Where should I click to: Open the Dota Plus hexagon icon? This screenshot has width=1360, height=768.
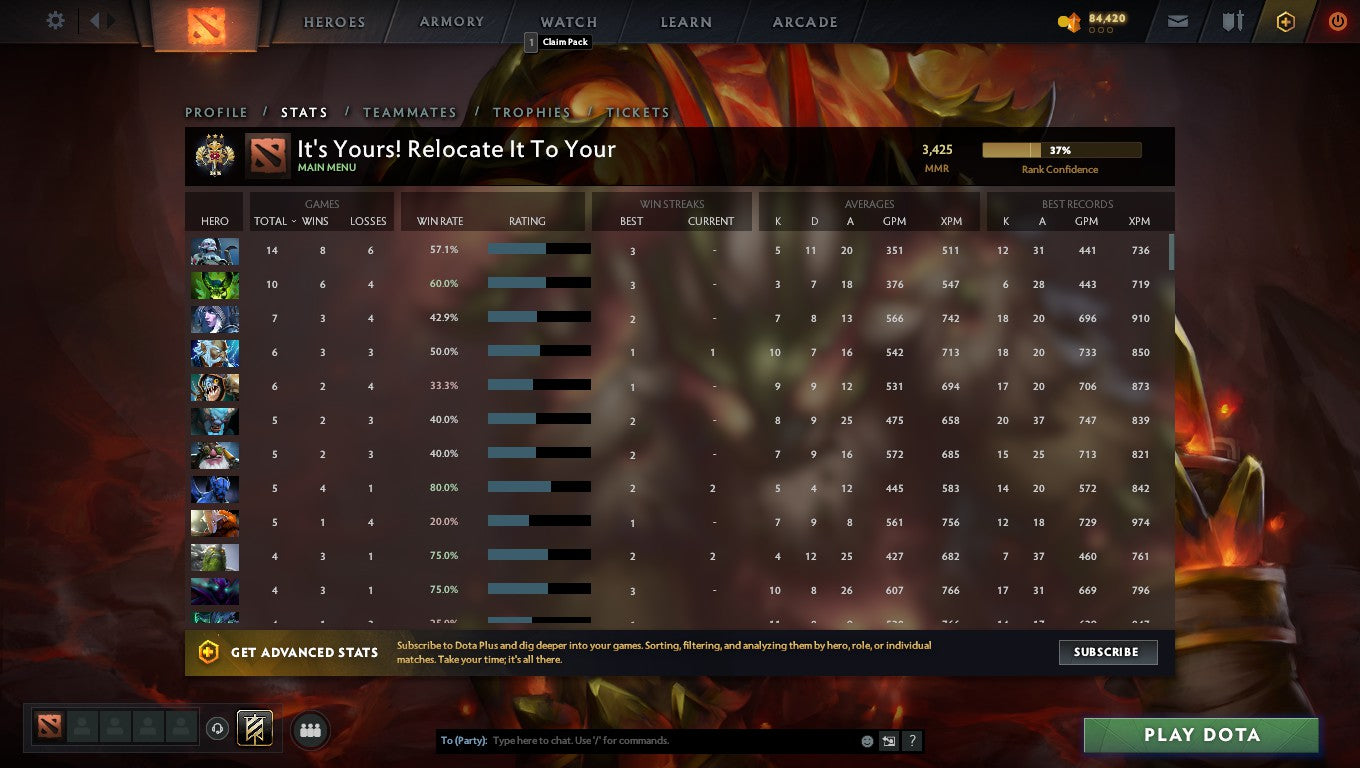1286,20
